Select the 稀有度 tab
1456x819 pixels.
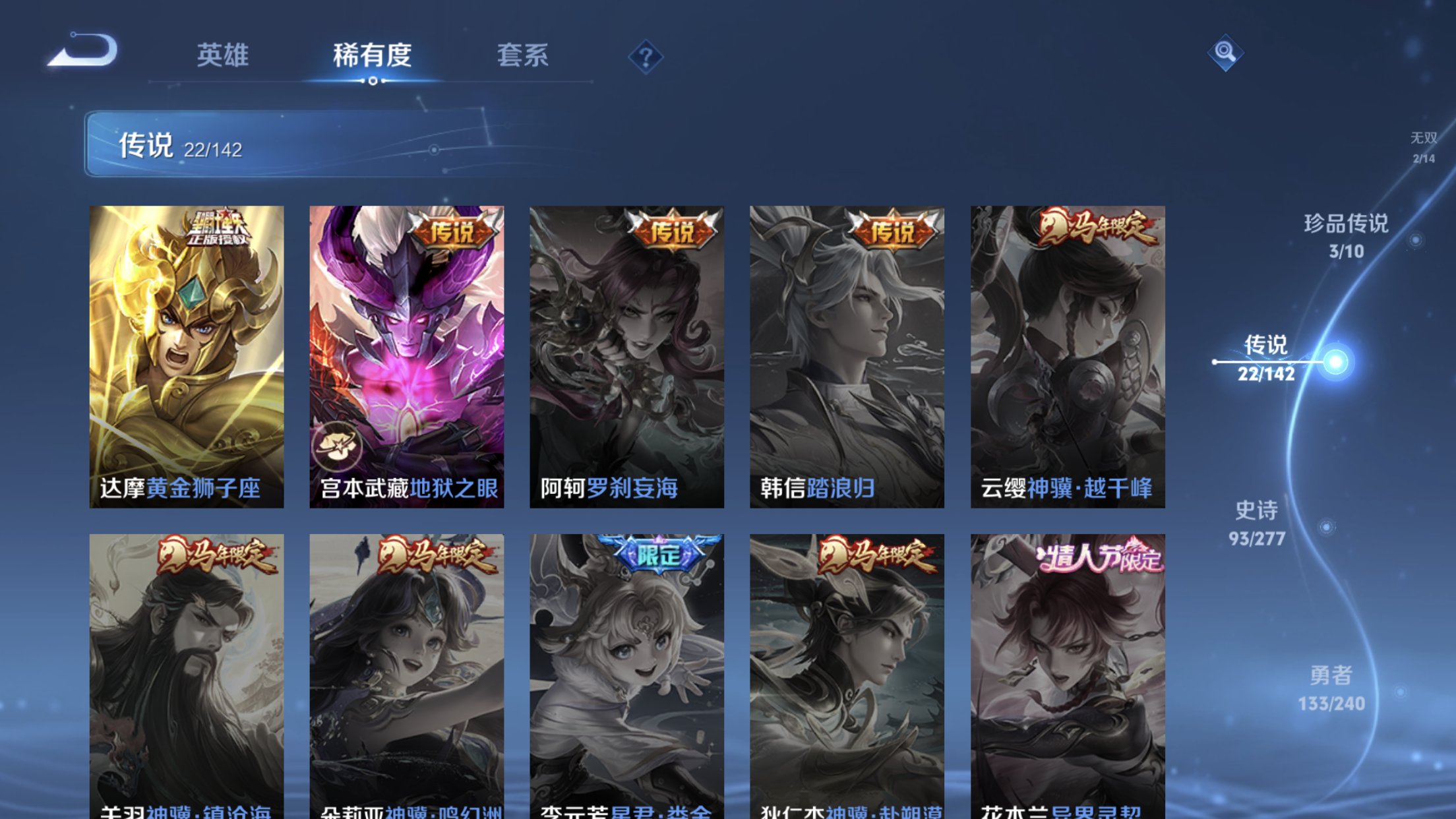tap(371, 56)
